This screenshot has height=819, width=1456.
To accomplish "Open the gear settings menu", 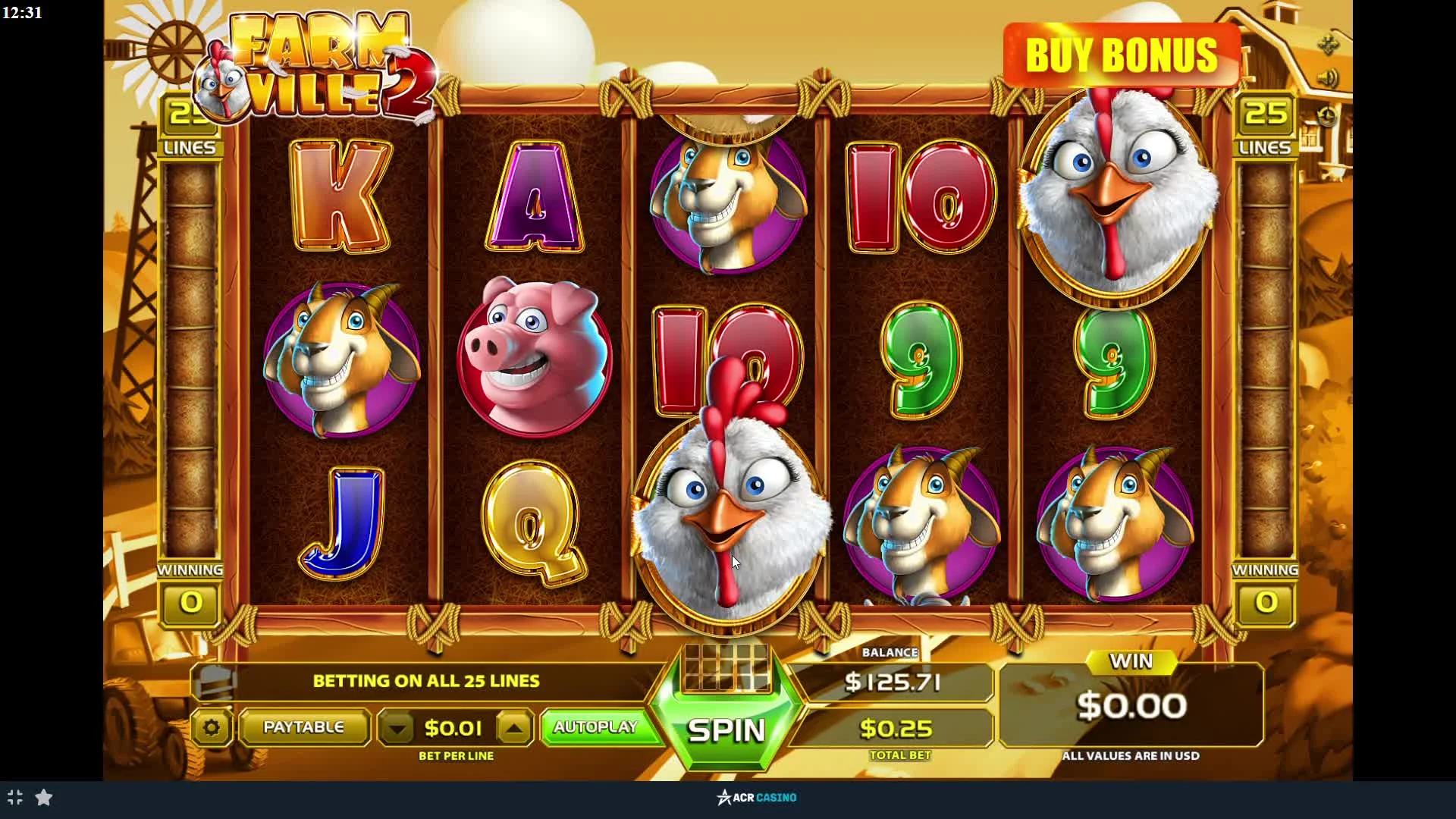I will click(211, 728).
